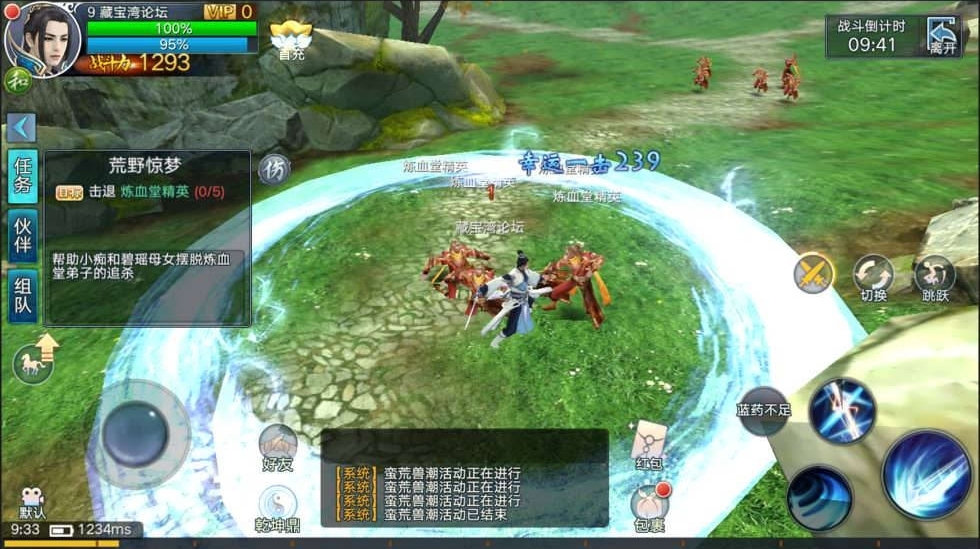Switch to the 任务 quest tab
The image size is (980, 549).
click(x=22, y=175)
